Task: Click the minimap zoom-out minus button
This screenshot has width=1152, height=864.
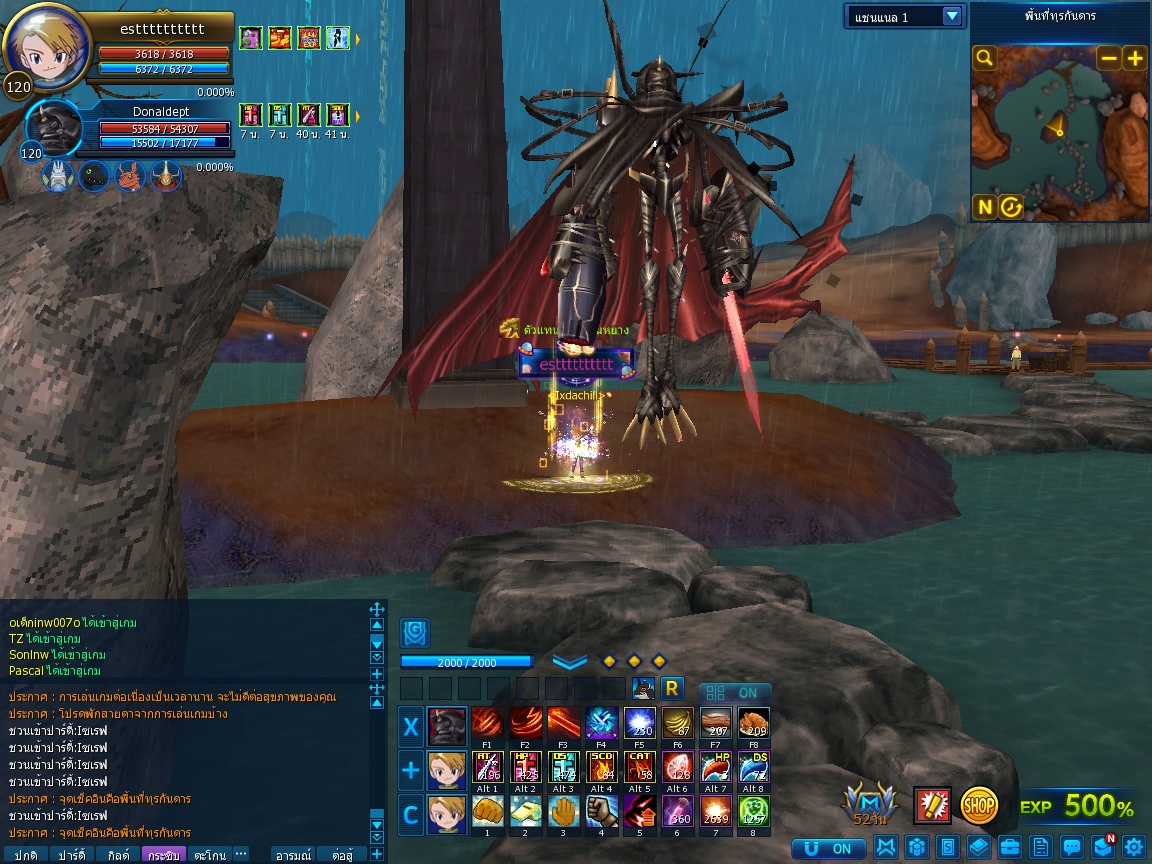Action: pos(1108,58)
